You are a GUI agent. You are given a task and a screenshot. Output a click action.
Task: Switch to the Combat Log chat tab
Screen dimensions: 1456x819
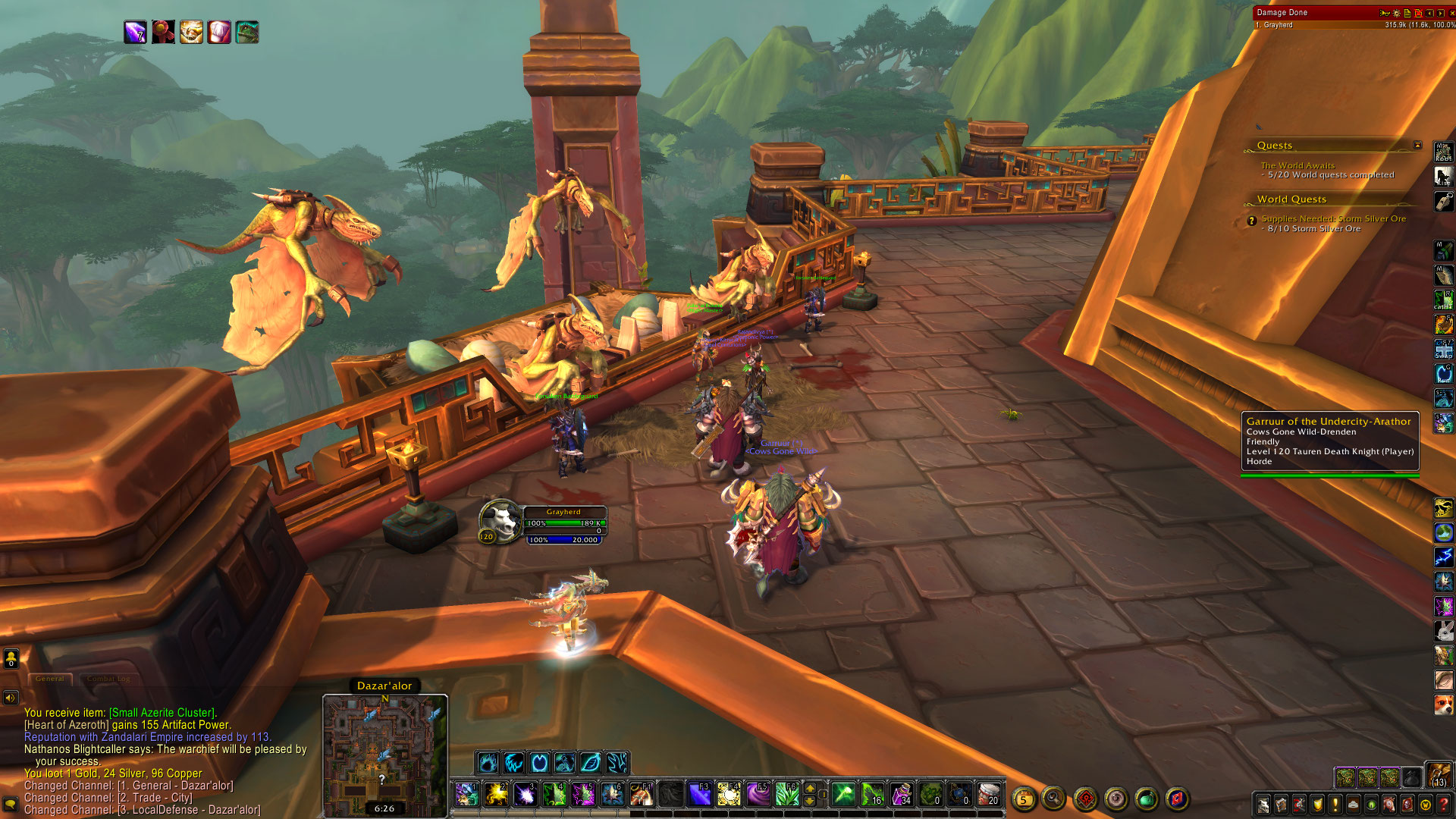pyautogui.click(x=108, y=679)
